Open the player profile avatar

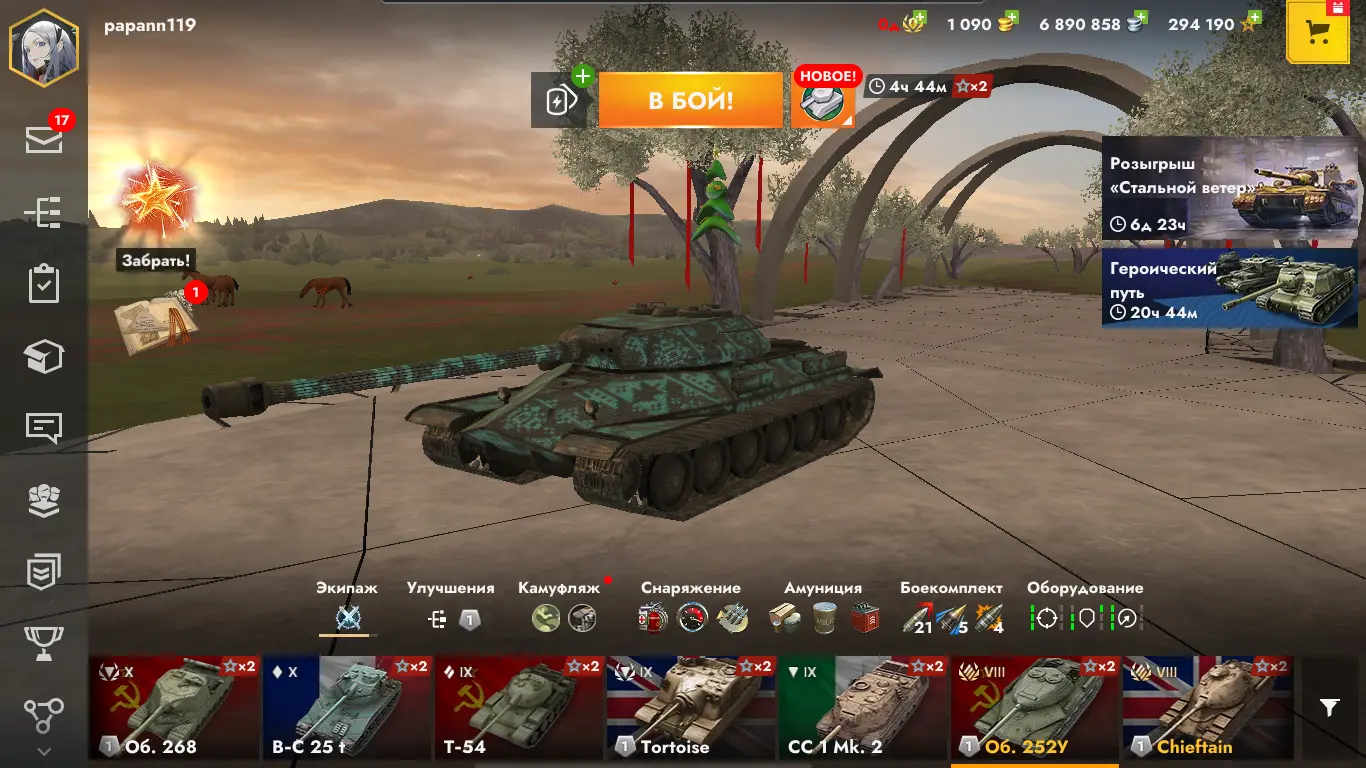[x=44, y=47]
